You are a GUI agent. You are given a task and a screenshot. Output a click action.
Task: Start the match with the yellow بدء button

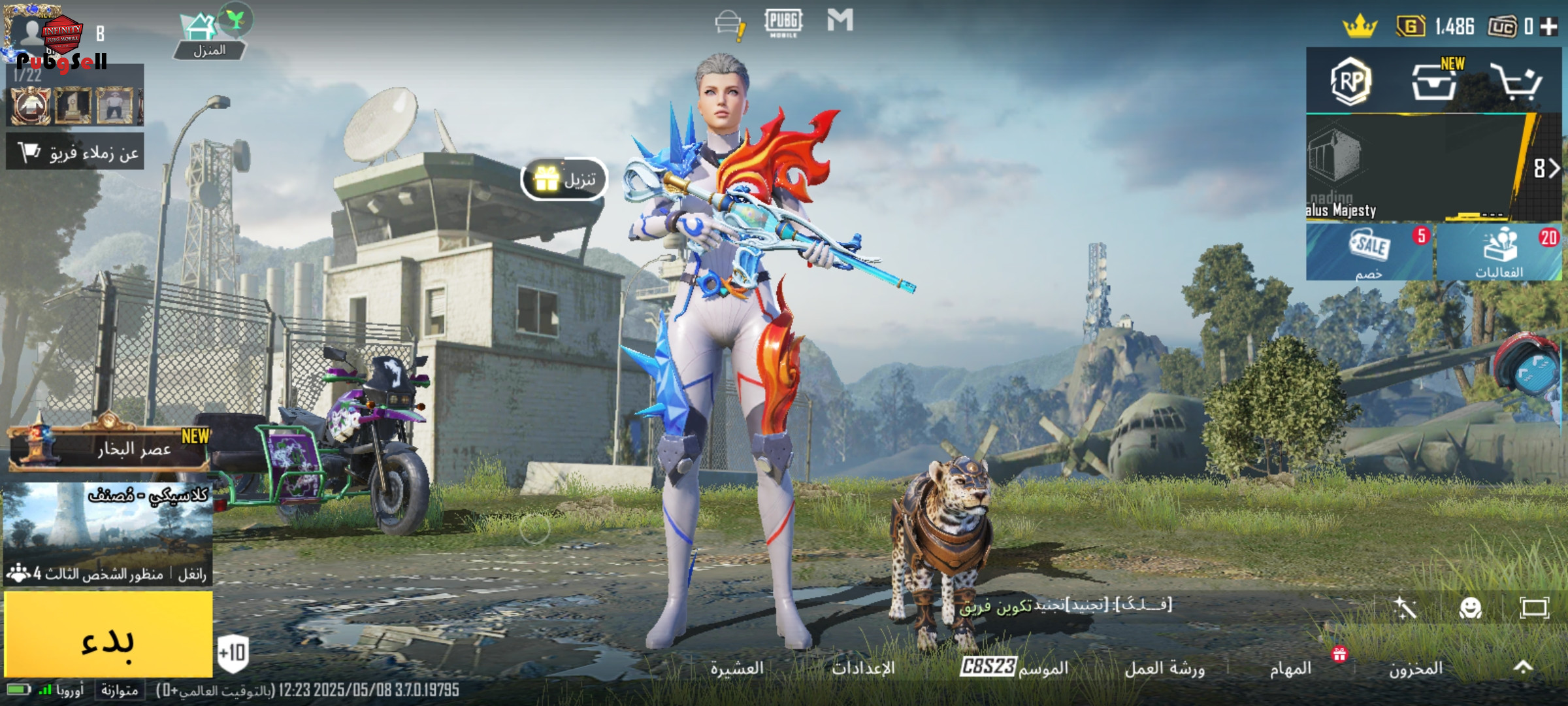[108, 635]
